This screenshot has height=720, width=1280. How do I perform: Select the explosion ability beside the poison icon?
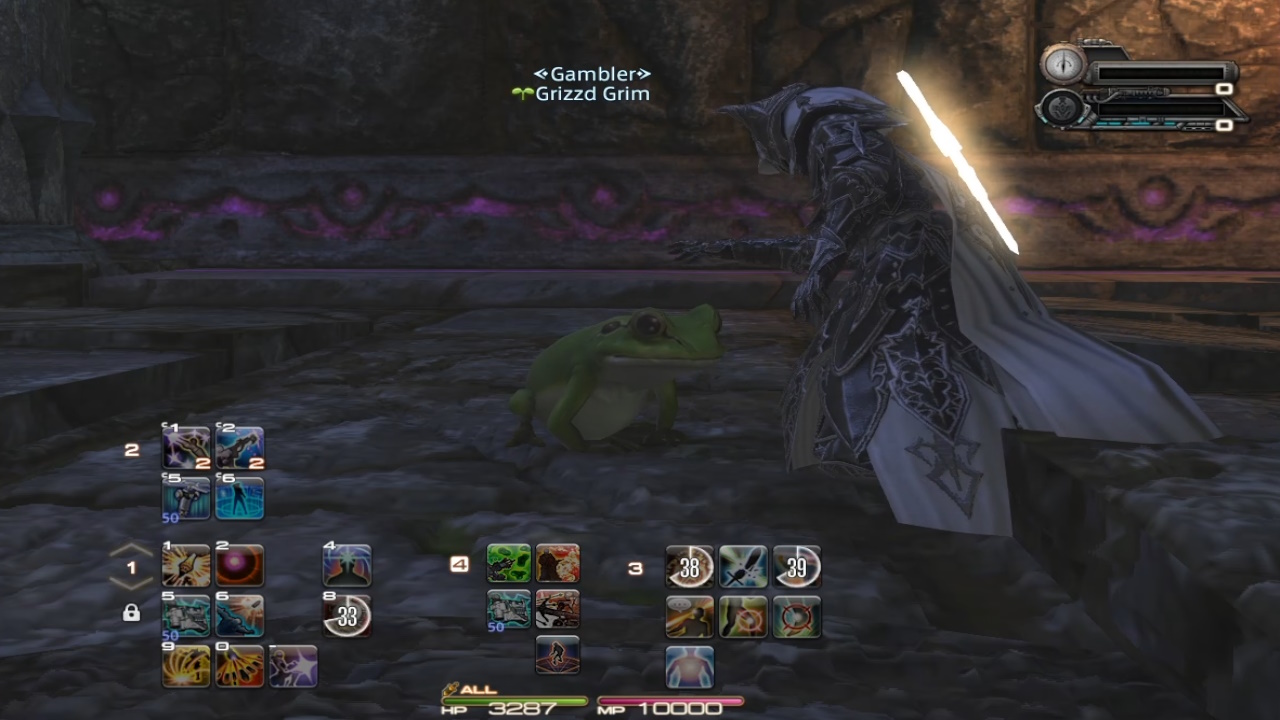(558, 562)
